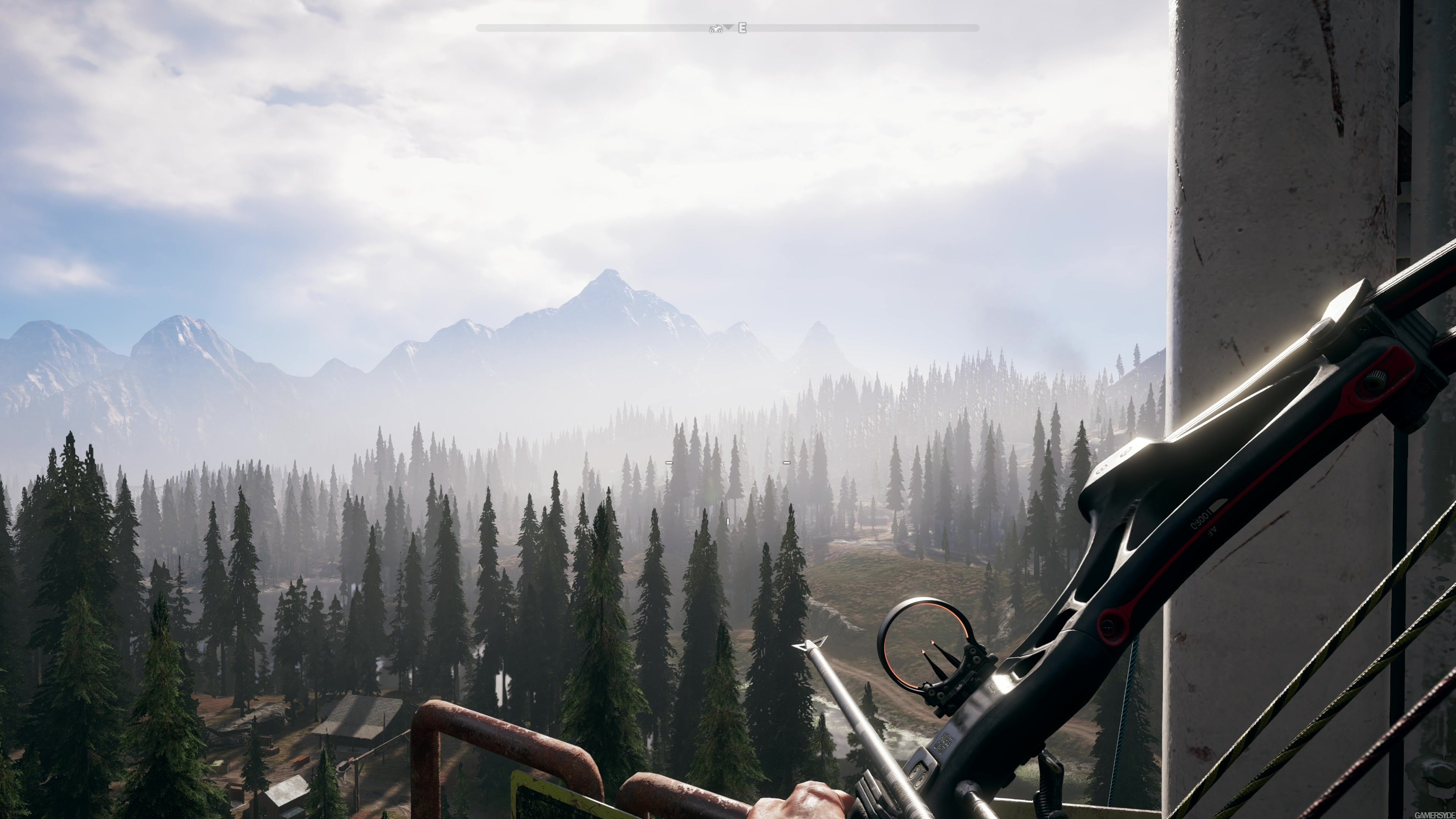Click the quad bike marker on the compass
Viewport: 1456px width, 819px height.
point(715,28)
